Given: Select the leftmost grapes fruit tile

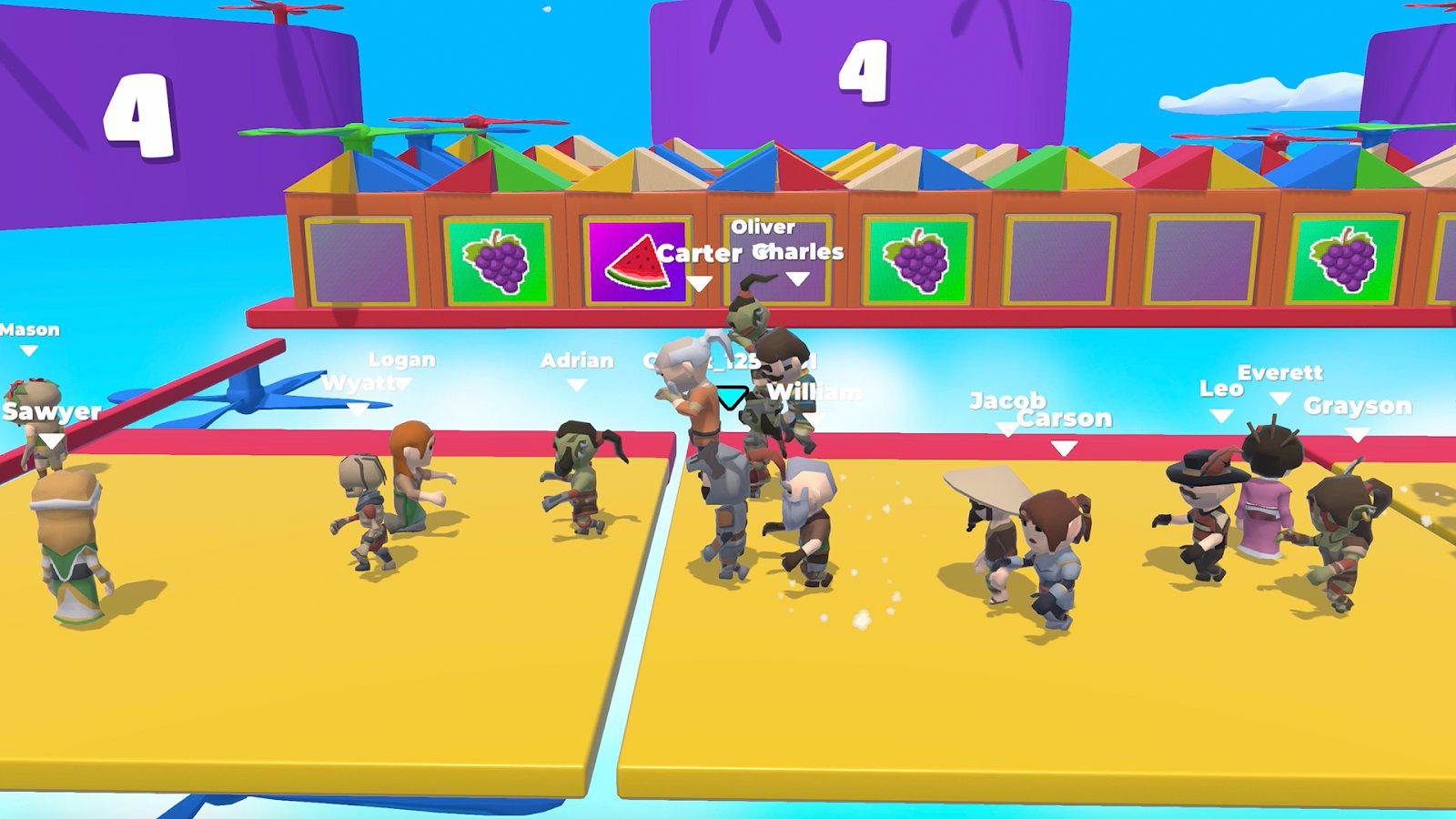Looking at the screenshot, I should coord(496,261).
